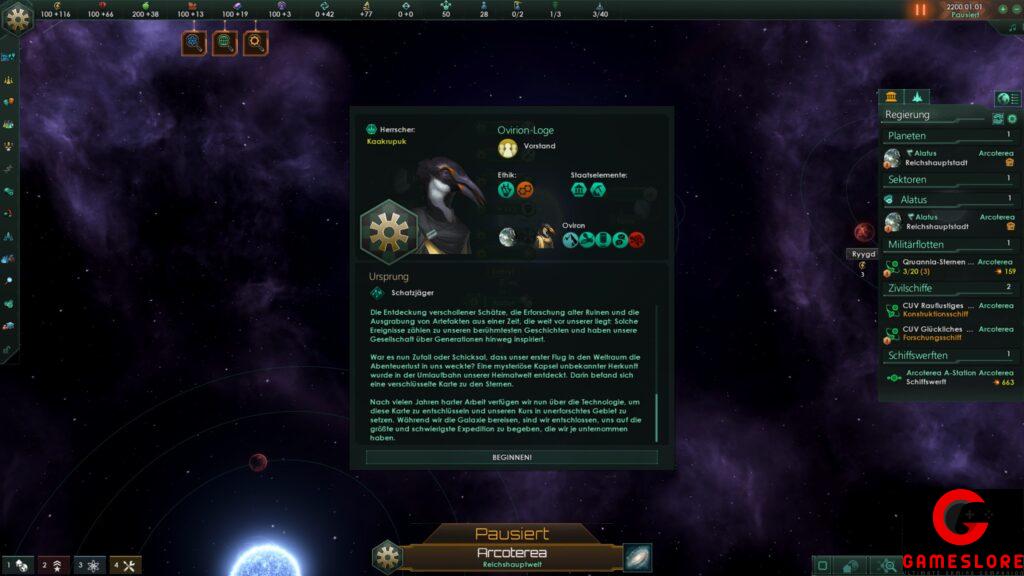Toggle the globe list button above outliner
The image size is (1024, 576).
point(1007,98)
